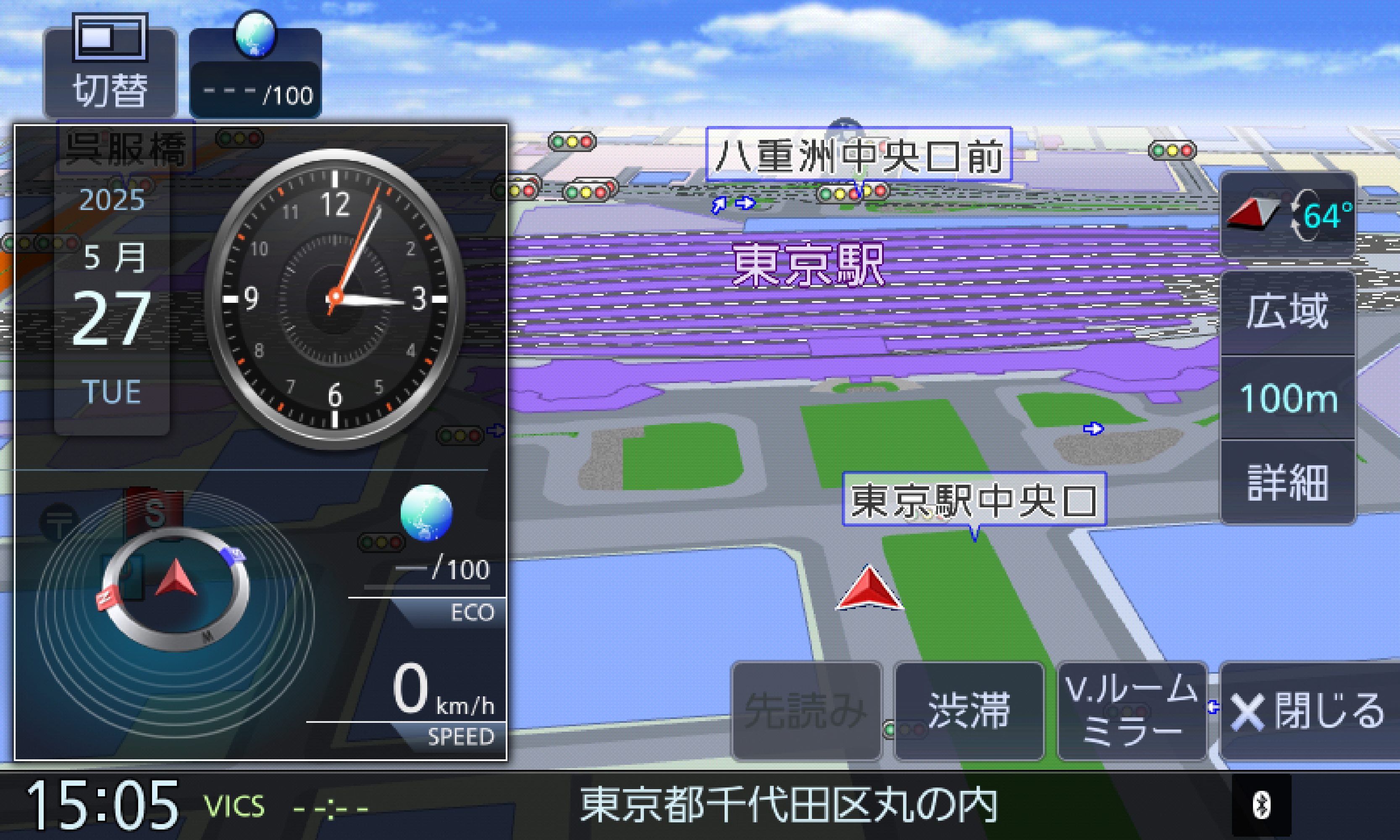Zoom out with the 広域 button
This screenshot has height=840, width=1400.
(1287, 312)
